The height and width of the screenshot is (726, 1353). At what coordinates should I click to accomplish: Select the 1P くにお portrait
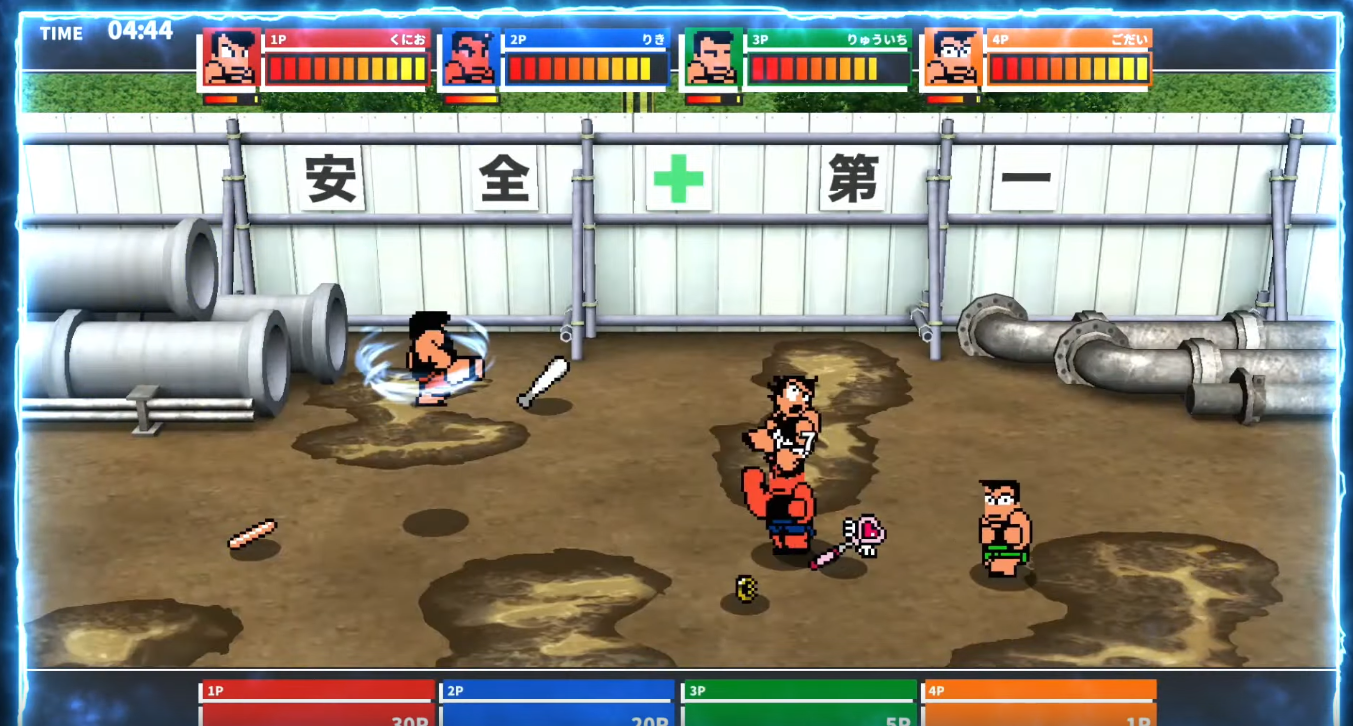tap(230, 59)
